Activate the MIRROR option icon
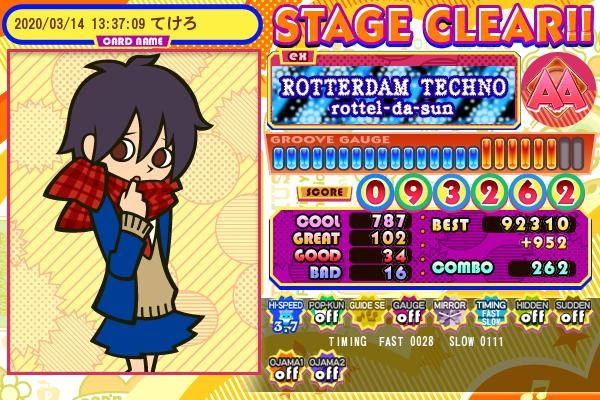The height and width of the screenshot is (400, 600). point(448,314)
